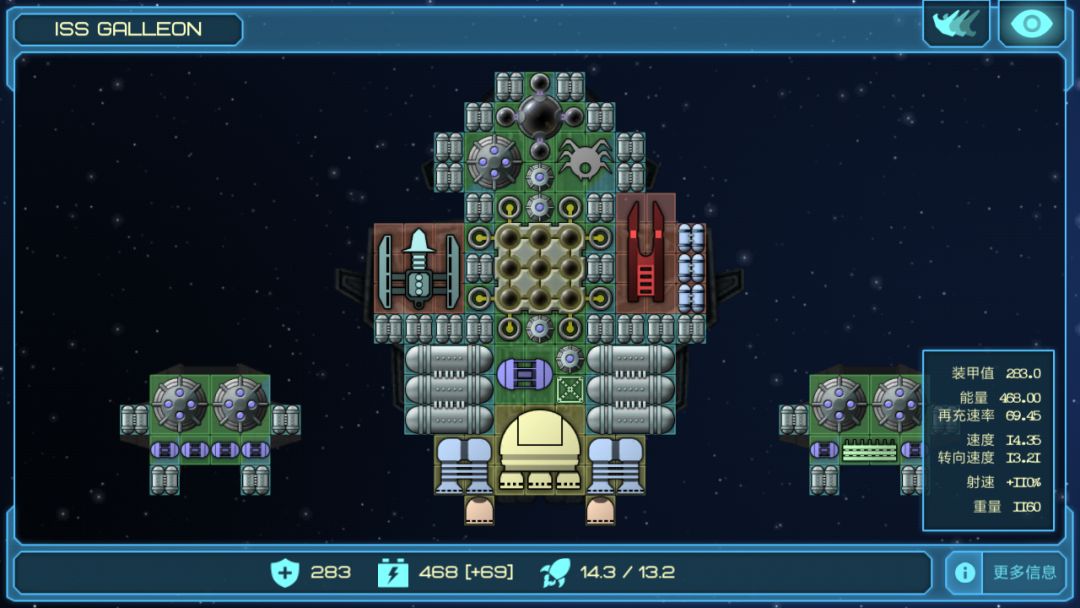The image size is (1080, 608).
Task: Toggle the eye visibility button
Action: click(x=1032, y=24)
